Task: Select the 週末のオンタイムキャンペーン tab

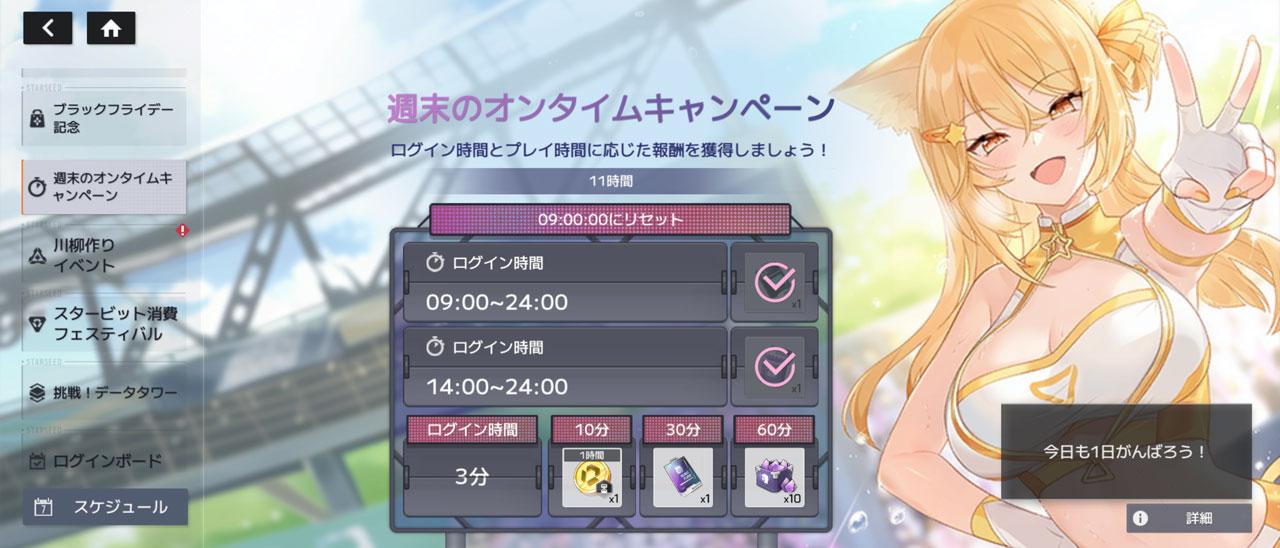Action: 104,186
